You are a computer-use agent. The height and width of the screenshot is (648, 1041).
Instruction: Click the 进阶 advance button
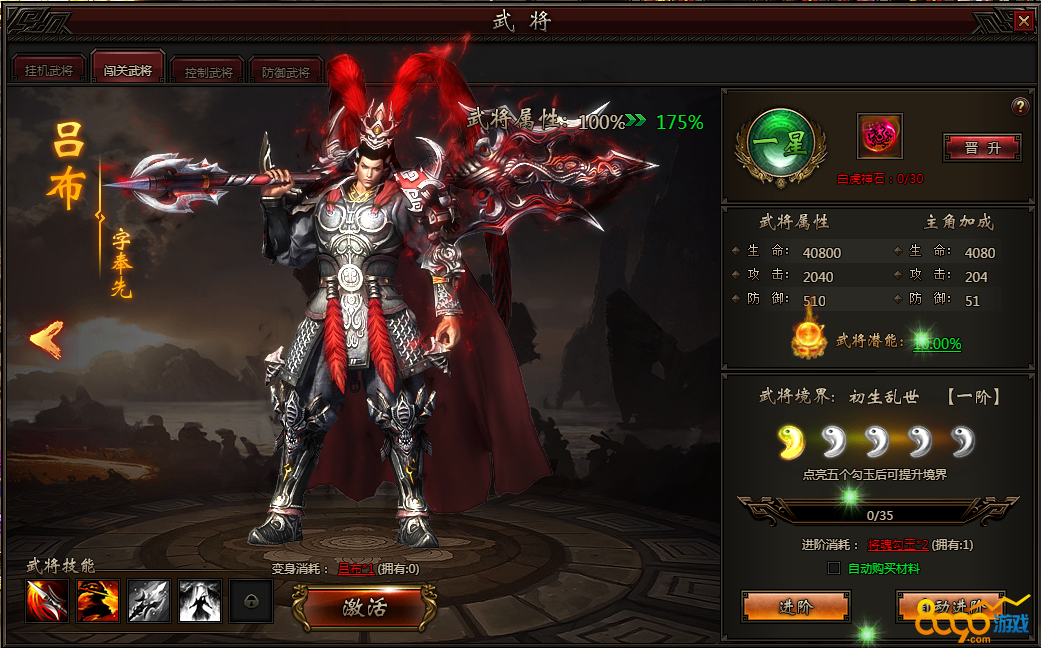coord(795,607)
